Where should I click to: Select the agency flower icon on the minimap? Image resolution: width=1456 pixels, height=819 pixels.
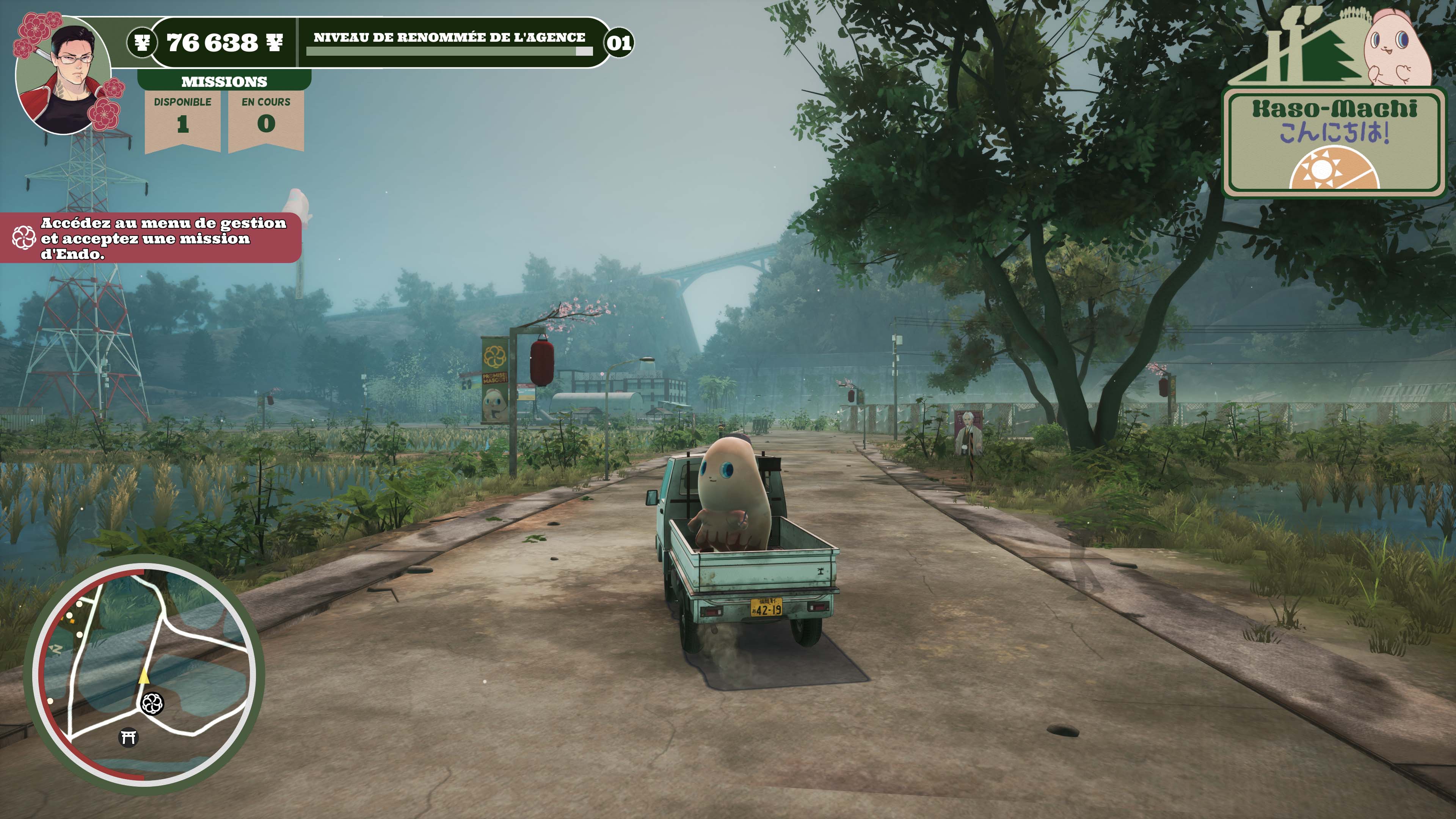(152, 704)
